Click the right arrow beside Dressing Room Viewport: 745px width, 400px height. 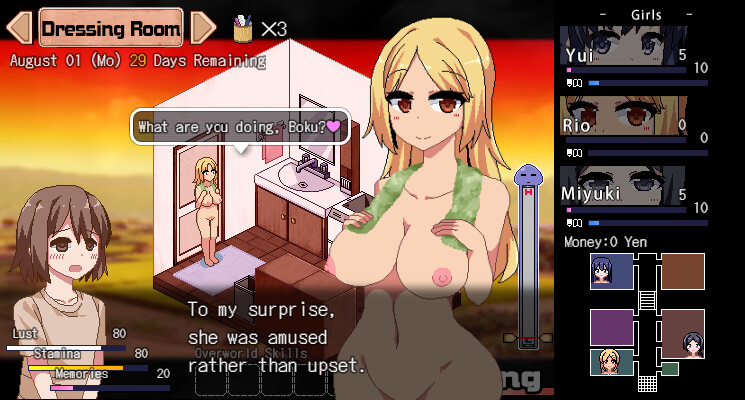202,28
